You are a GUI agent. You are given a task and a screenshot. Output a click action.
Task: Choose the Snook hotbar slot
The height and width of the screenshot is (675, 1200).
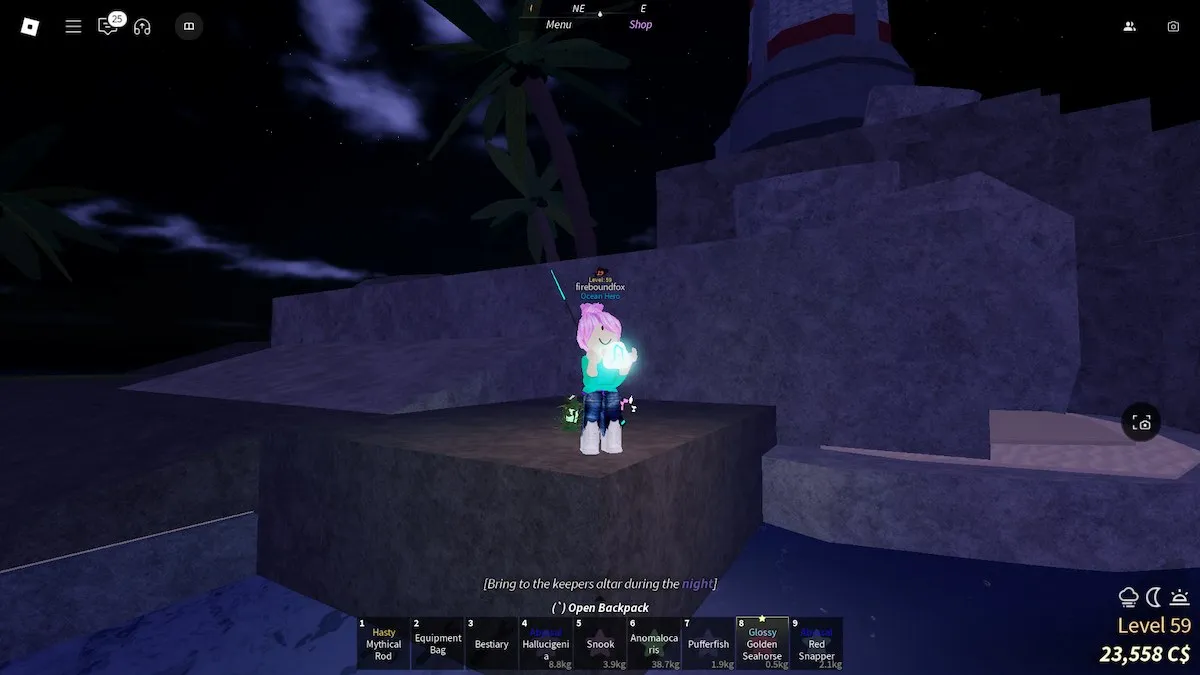tap(600, 643)
